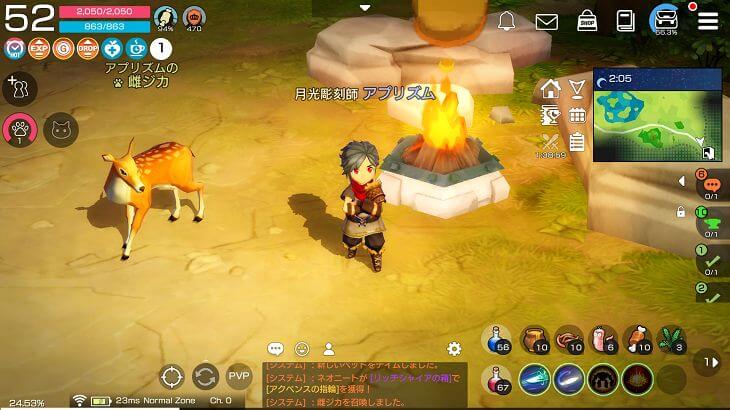
Task: Open the add party member button
Action: point(18,89)
